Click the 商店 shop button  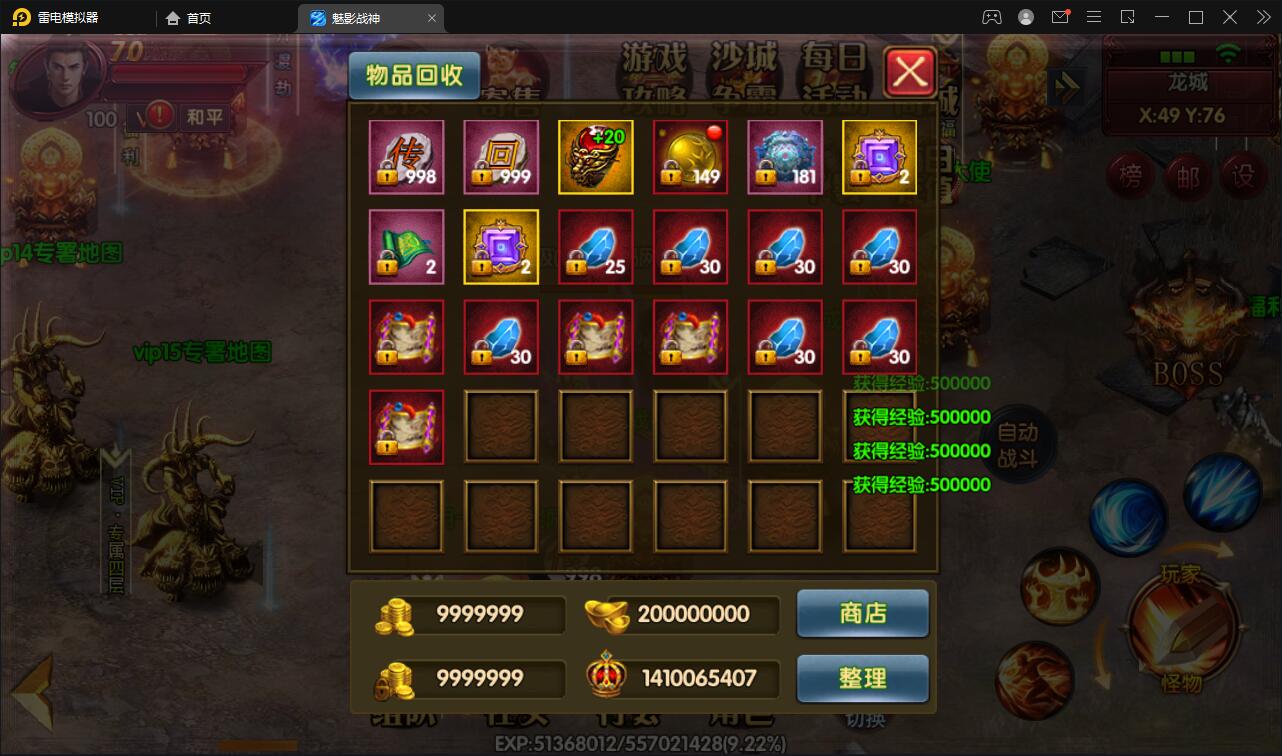pyautogui.click(x=862, y=614)
